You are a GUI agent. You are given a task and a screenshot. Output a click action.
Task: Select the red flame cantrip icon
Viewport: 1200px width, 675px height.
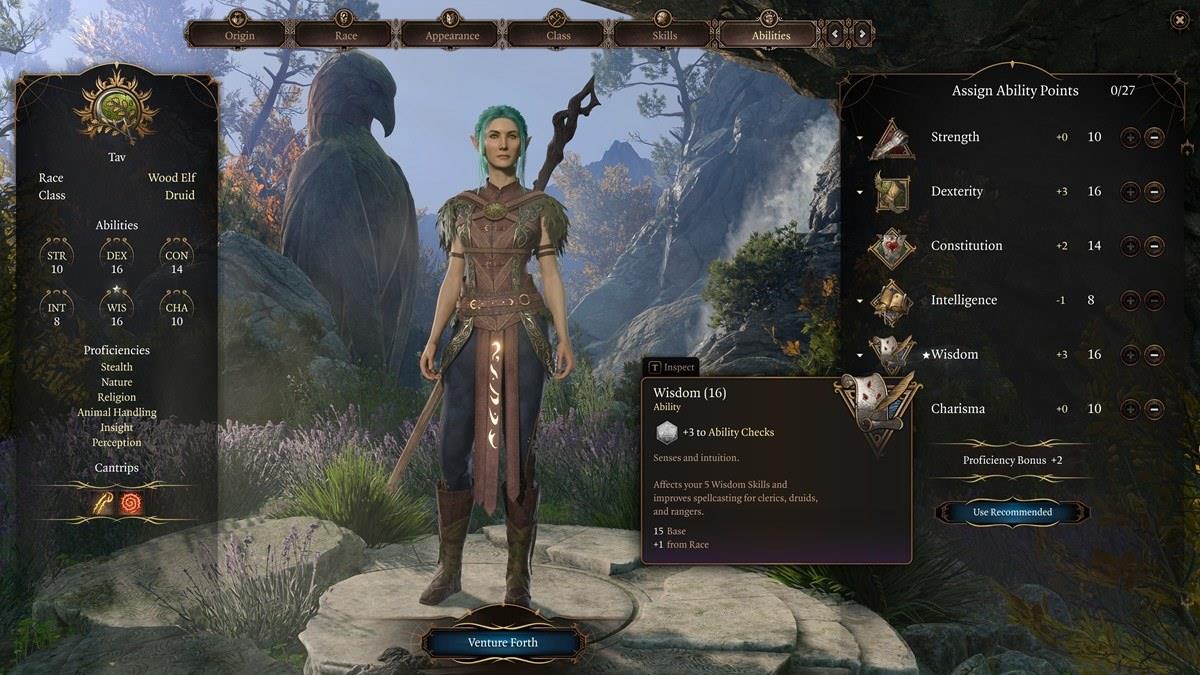point(131,504)
